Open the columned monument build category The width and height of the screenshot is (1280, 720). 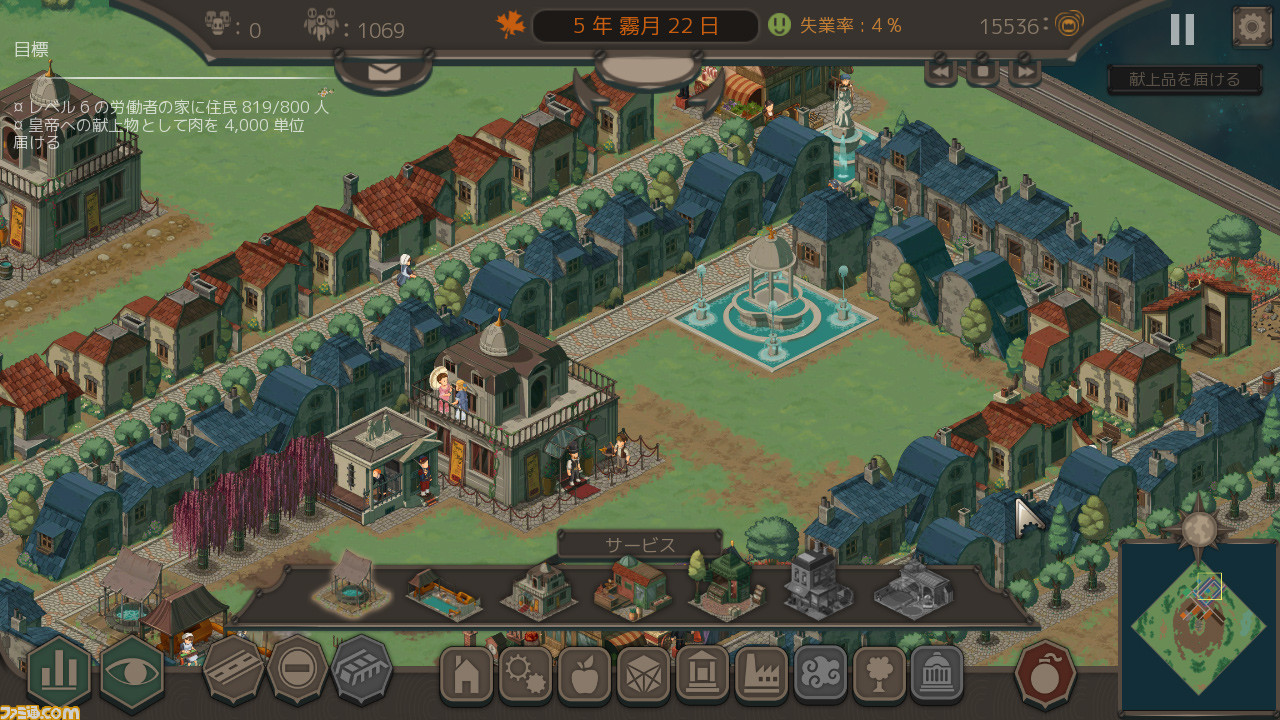pos(938,675)
